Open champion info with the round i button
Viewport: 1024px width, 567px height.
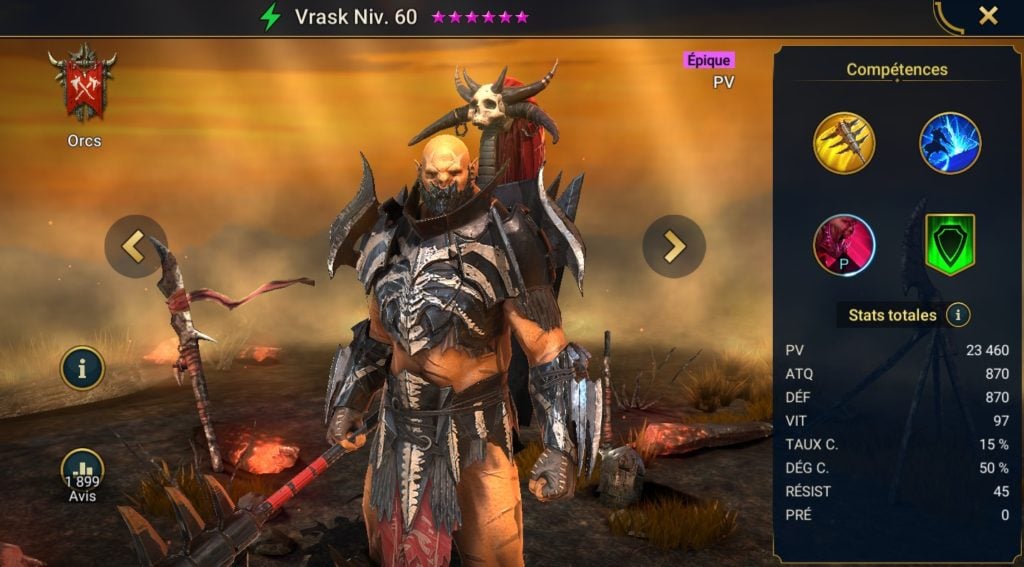[82, 368]
